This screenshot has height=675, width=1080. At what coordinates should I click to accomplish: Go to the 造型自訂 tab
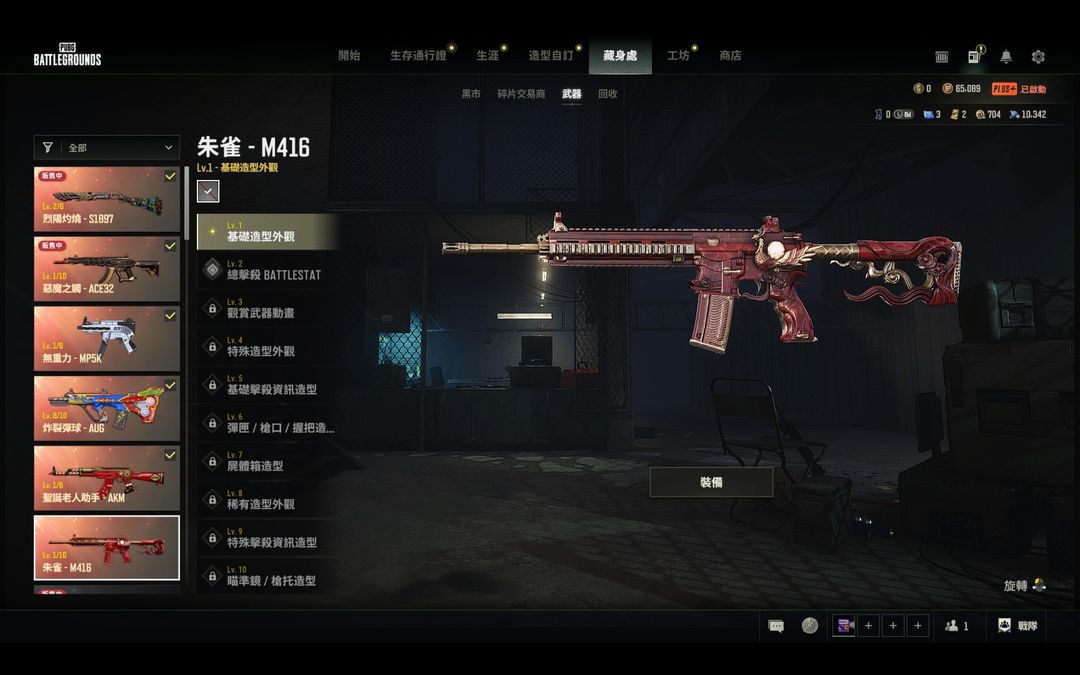pyautogui.click(x=550, y=56)
